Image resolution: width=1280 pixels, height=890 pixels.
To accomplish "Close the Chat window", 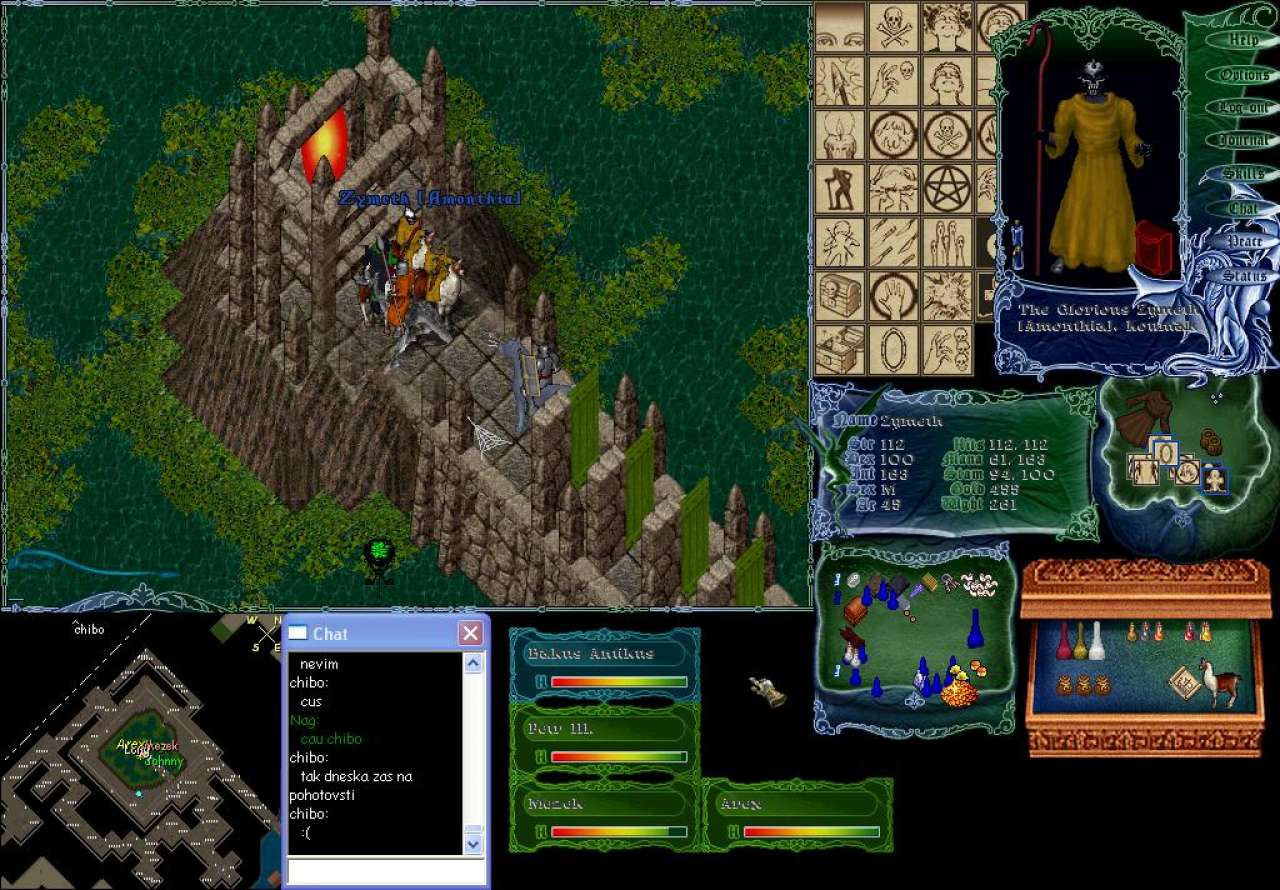I will (470, 633).
